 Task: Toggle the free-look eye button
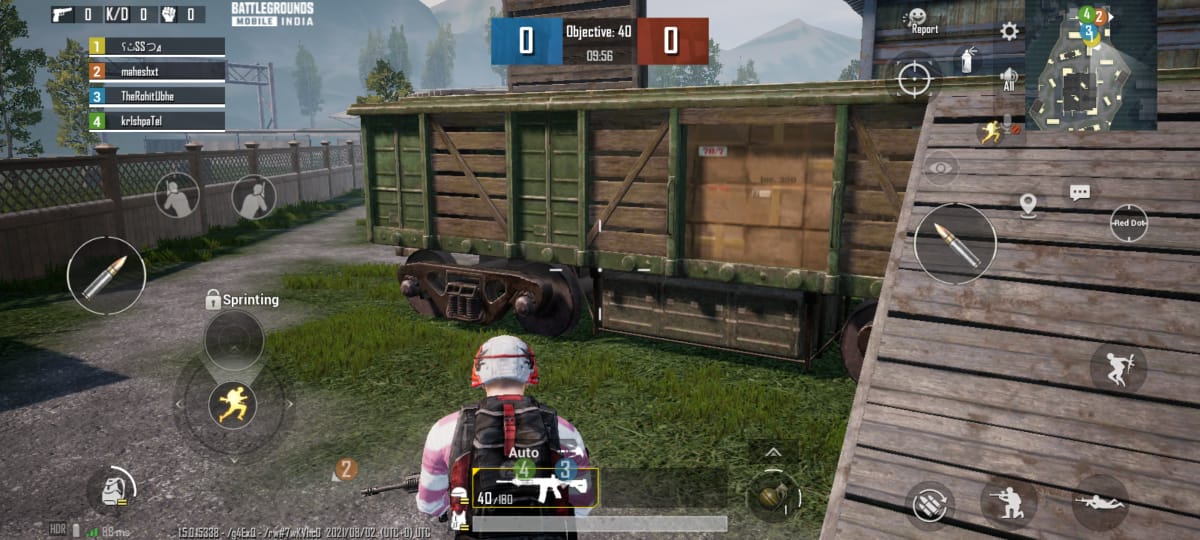[x=941, y=168]
